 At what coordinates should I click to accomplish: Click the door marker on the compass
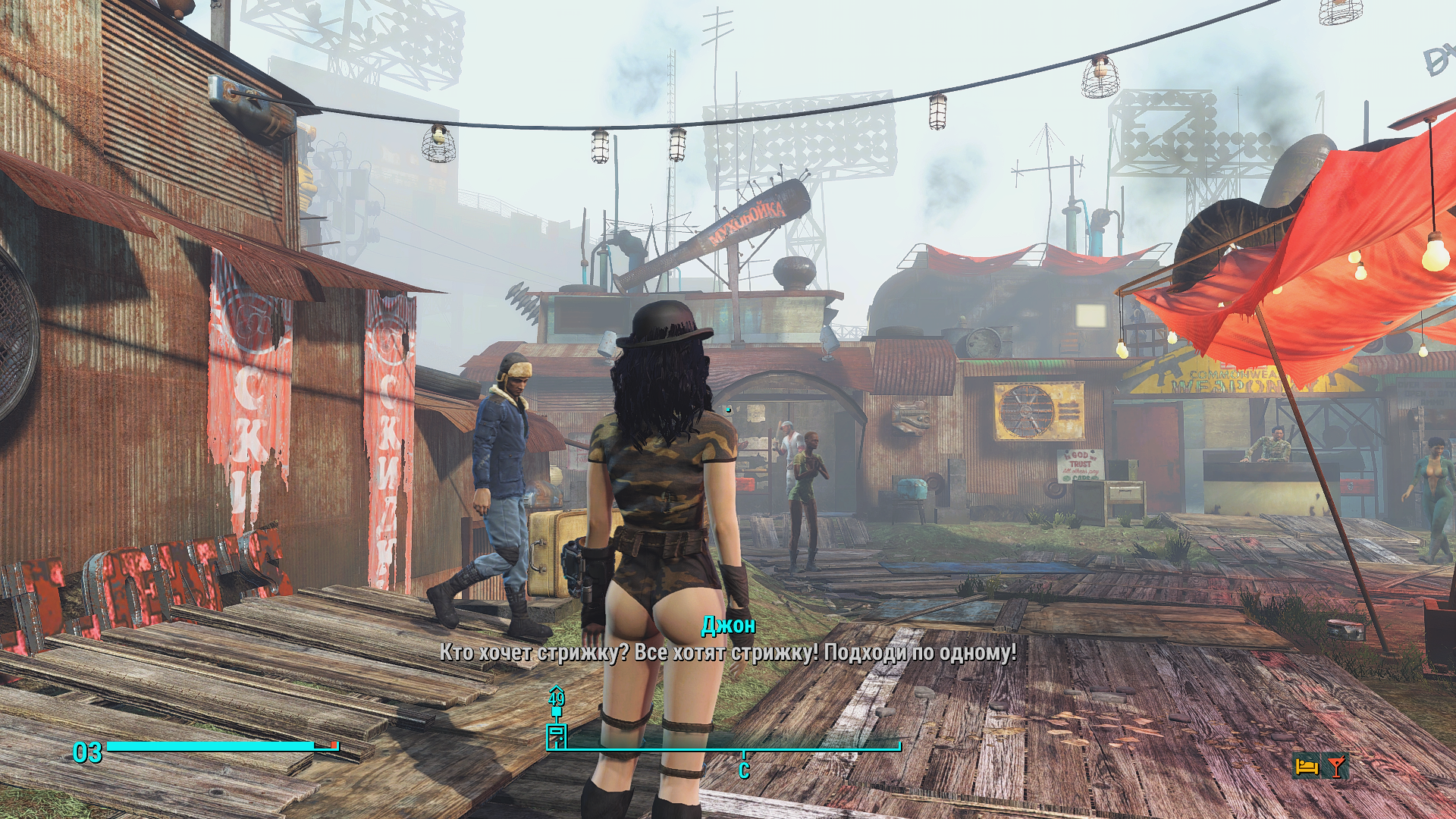coord(557,736)
